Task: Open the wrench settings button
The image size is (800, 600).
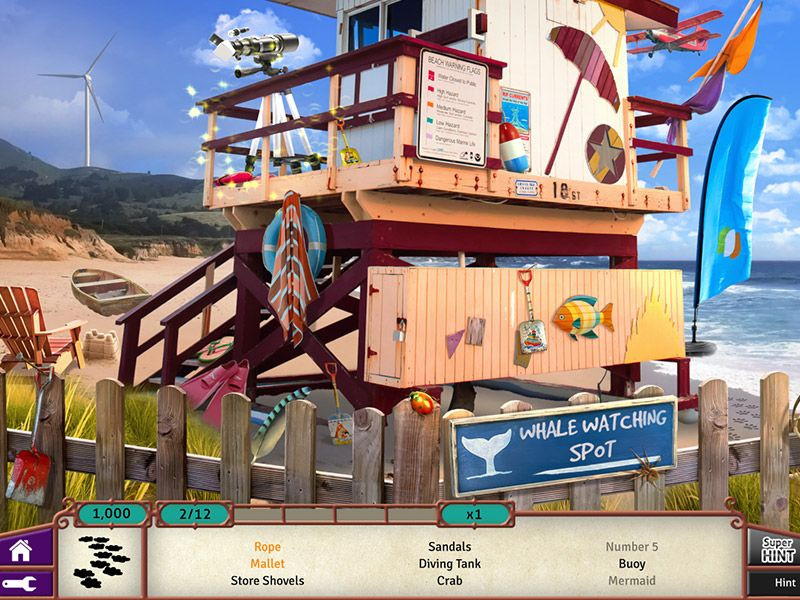Action: coord(20,584)
